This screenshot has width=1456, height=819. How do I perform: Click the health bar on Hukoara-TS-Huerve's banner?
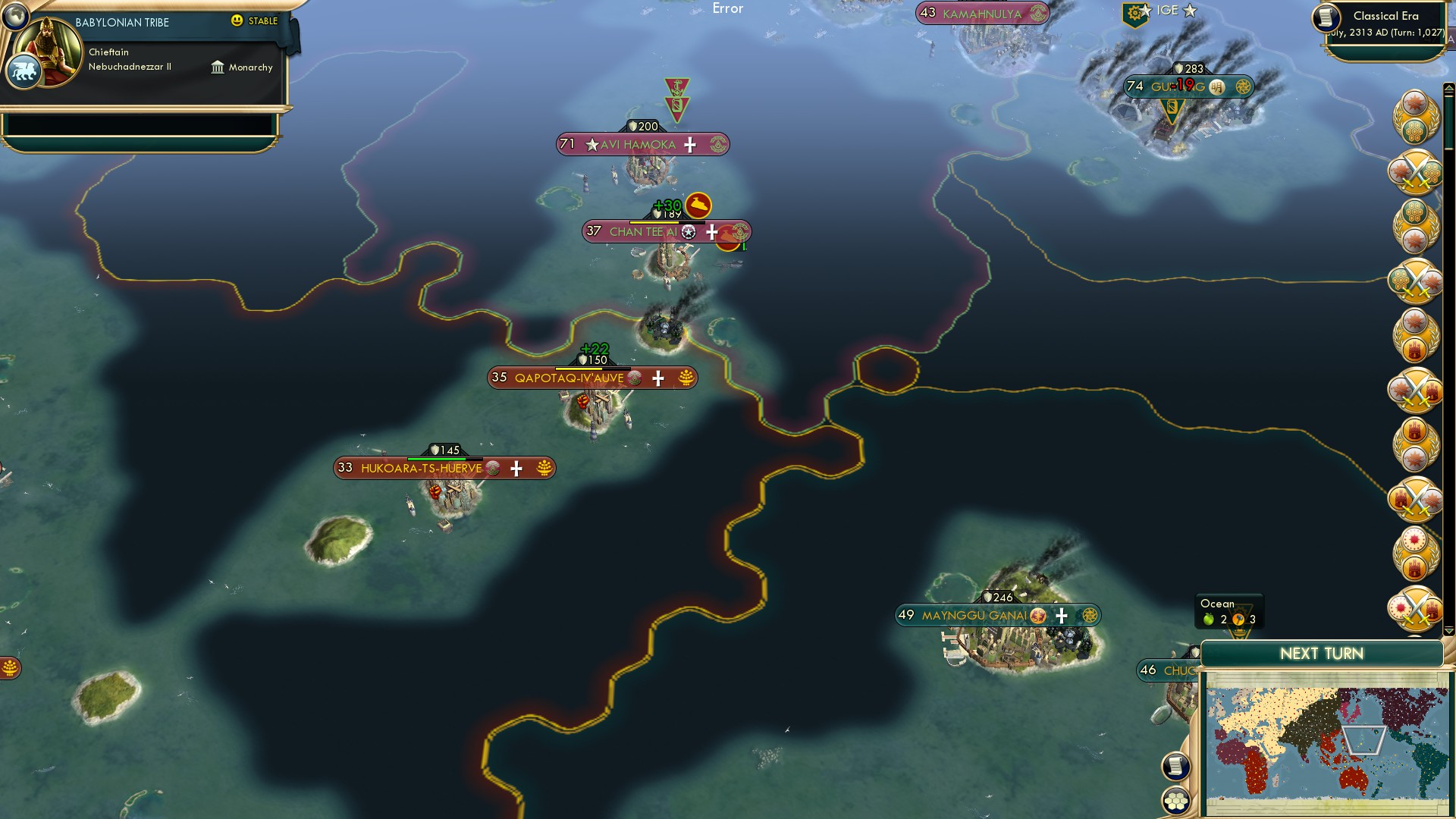click(x=438, y=458)
